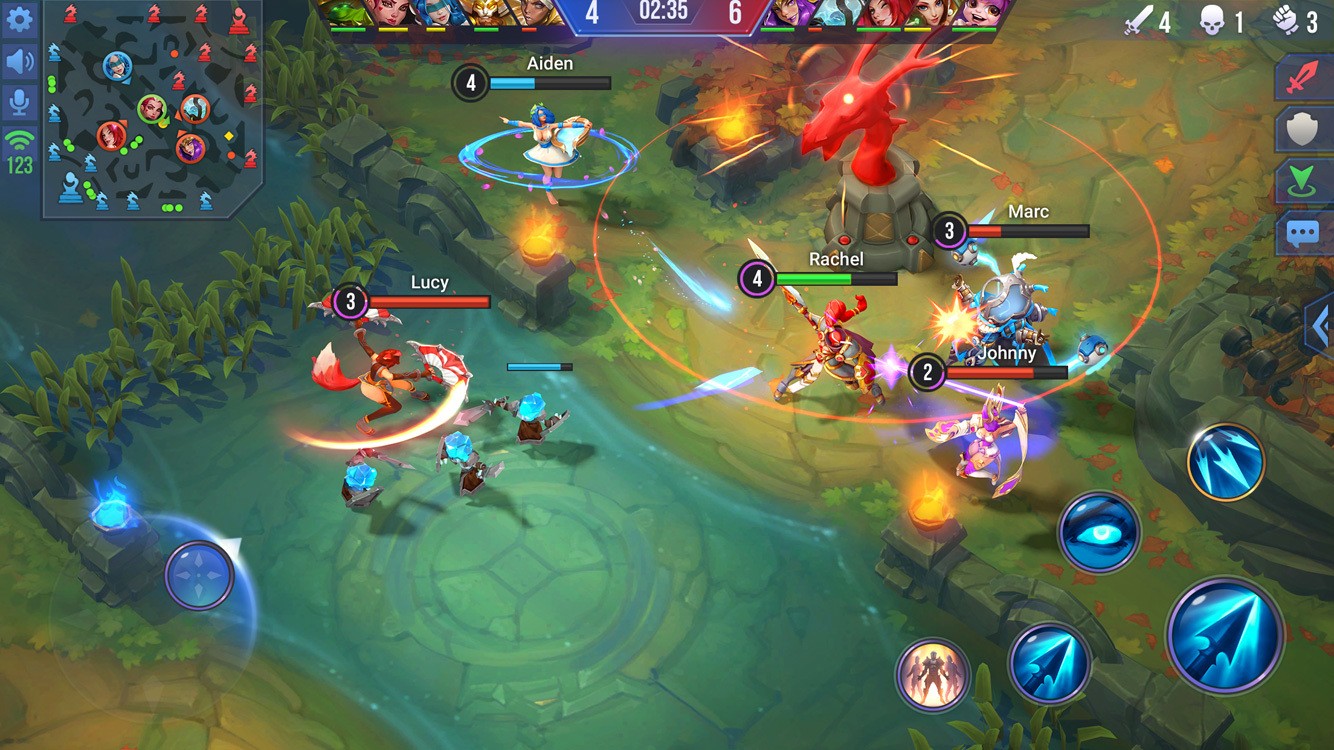This screenshot has width=1334, height=750.
Task: Toggle the microphone voice chat
Action: coord(19,103)
